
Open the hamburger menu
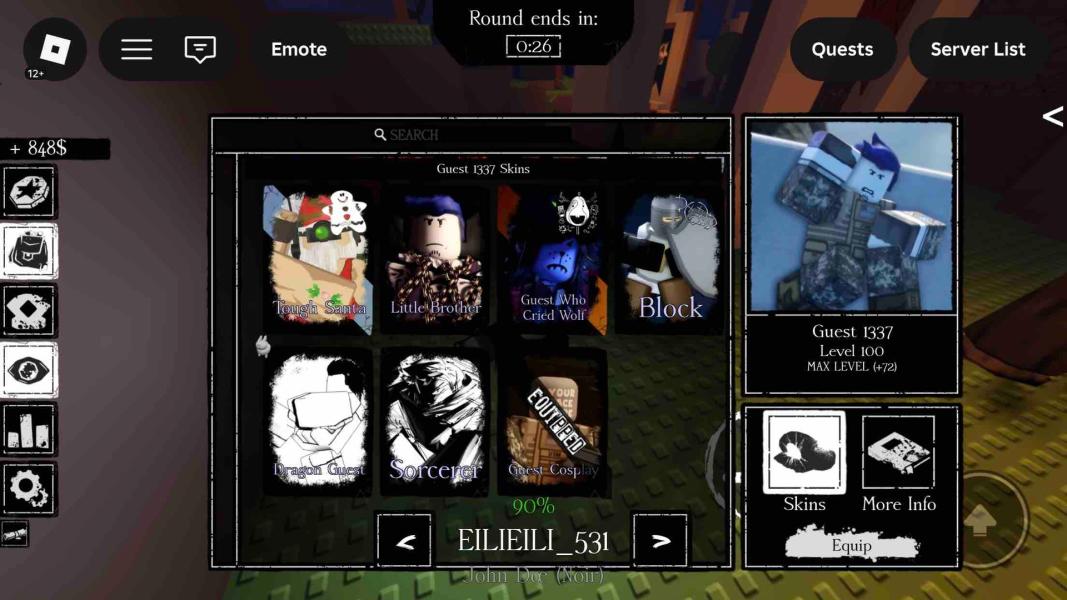coord(137,49)
